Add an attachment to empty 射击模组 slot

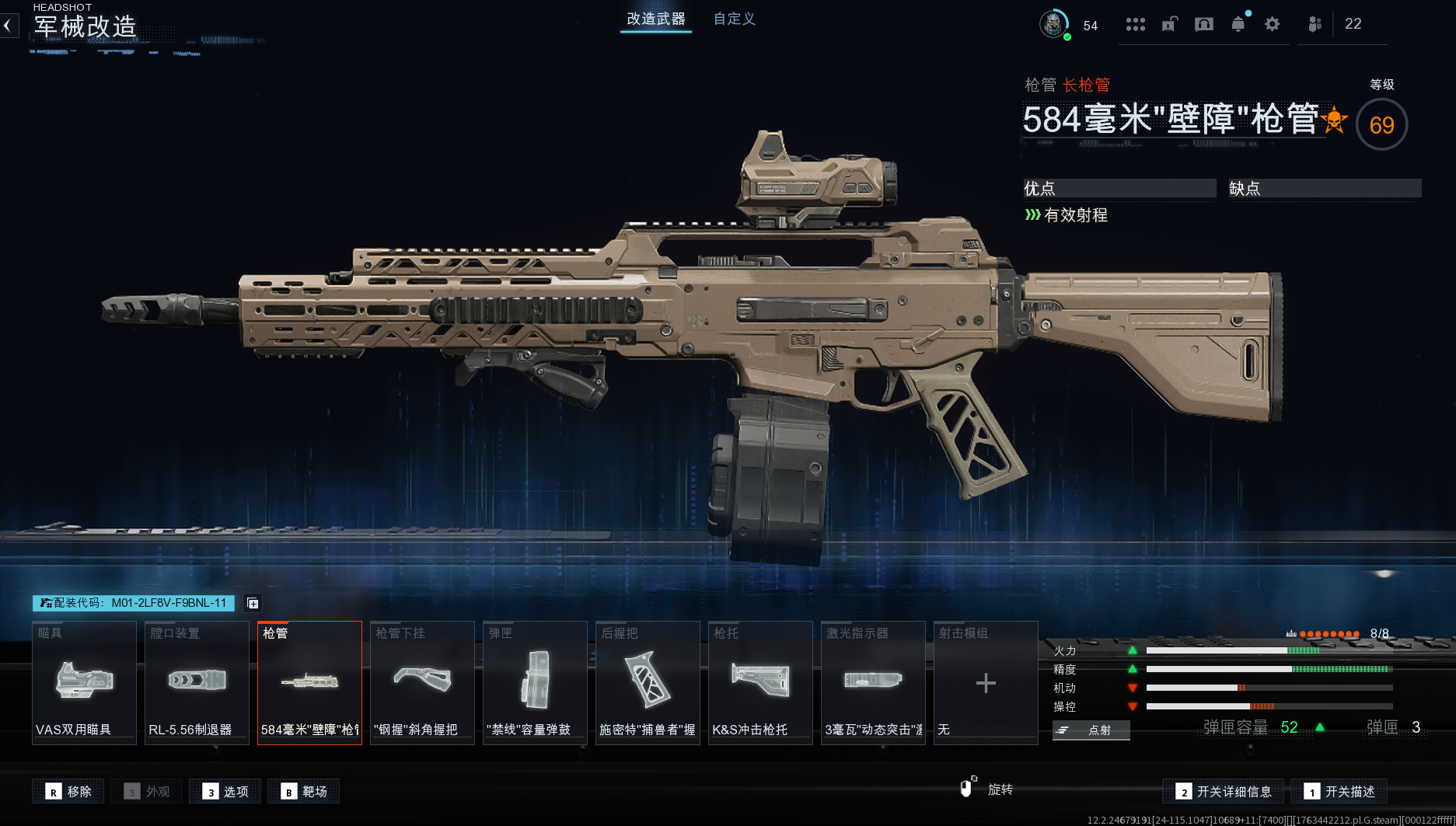(x=986, y=682)
